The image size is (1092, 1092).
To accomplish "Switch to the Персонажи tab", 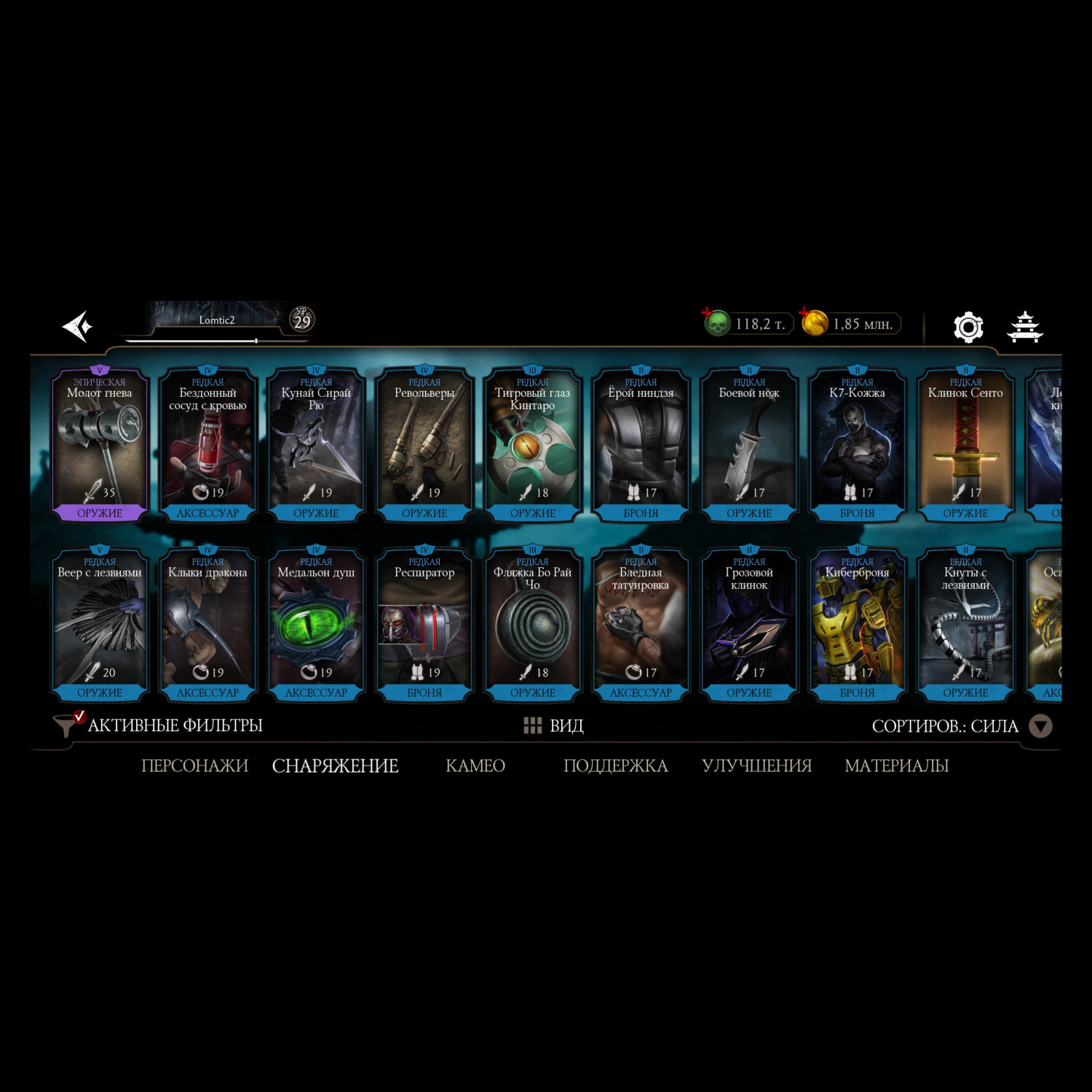I will (x=194, y=766).
